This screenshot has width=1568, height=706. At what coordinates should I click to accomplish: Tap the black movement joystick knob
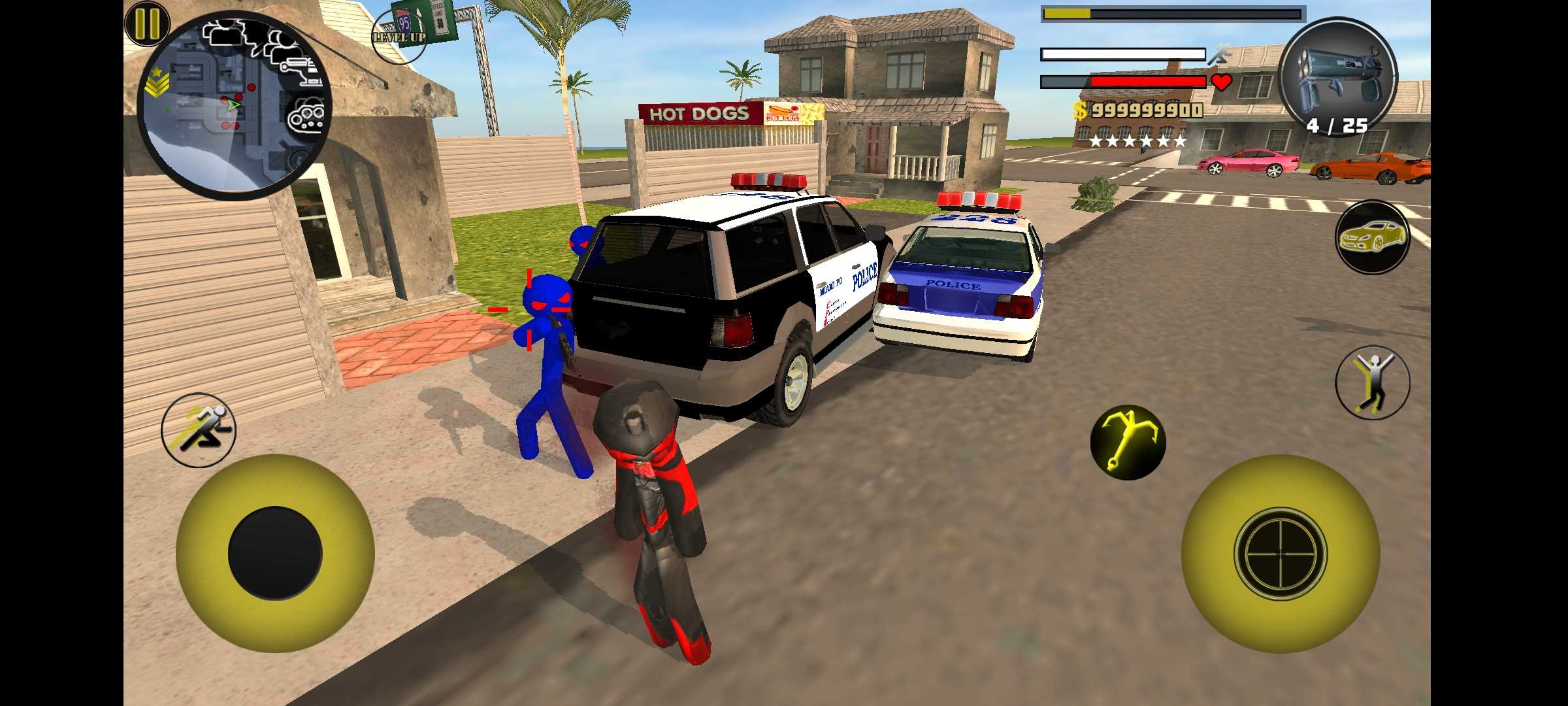275,553
